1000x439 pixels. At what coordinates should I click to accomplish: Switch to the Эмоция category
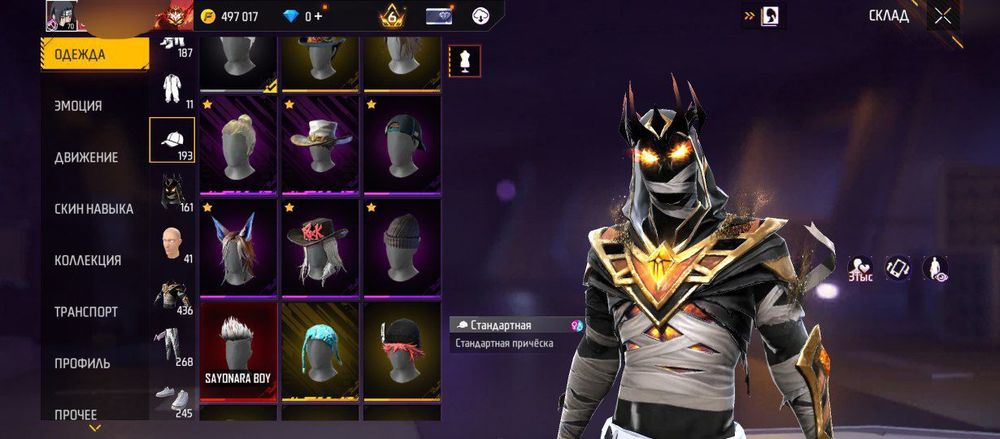pyautogui.click(x=78, y=105)
